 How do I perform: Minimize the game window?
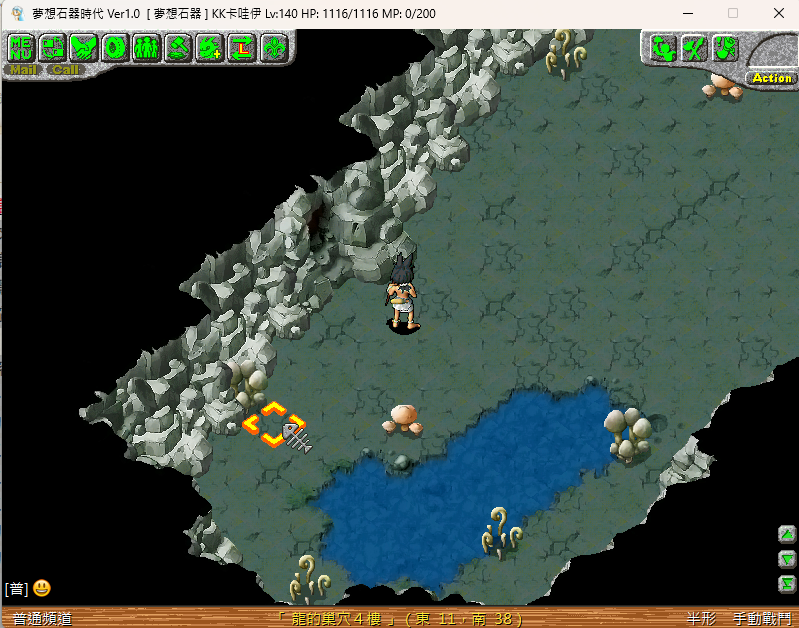687,13
